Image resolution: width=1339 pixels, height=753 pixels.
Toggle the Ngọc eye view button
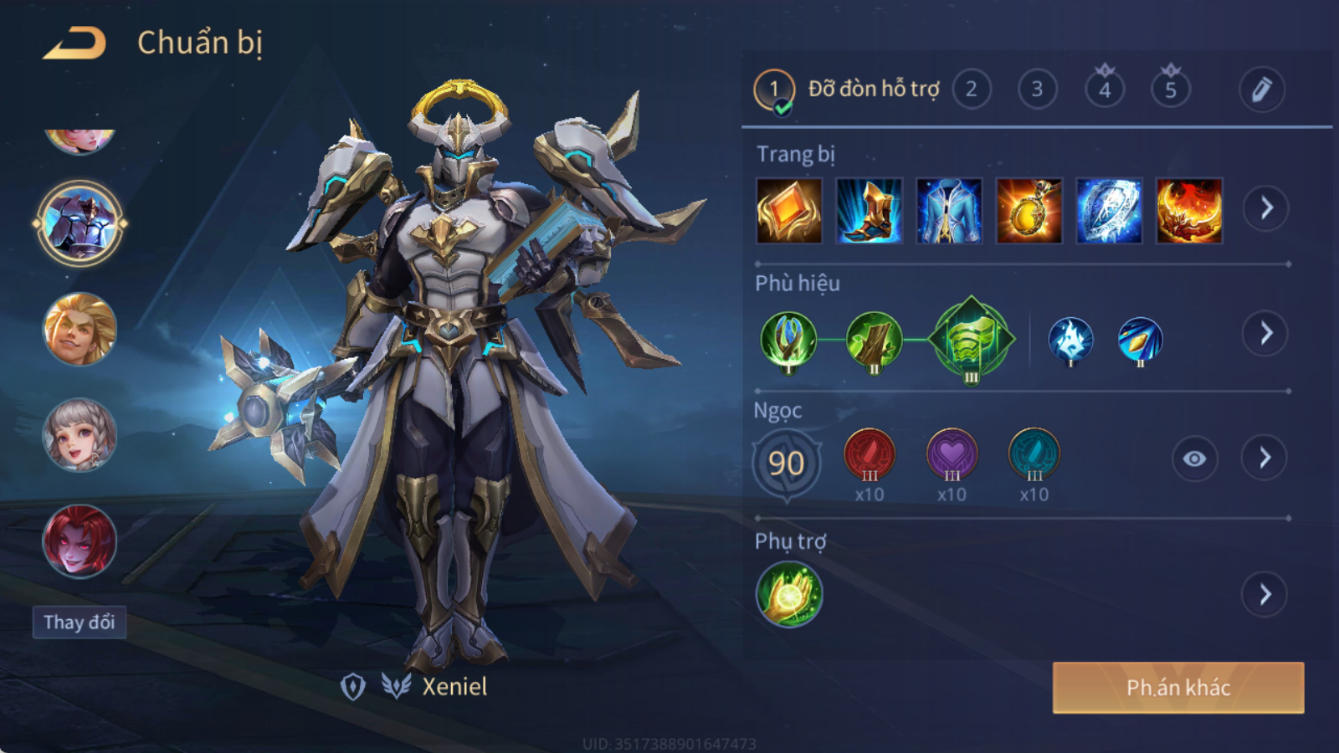pos(1194,459)
